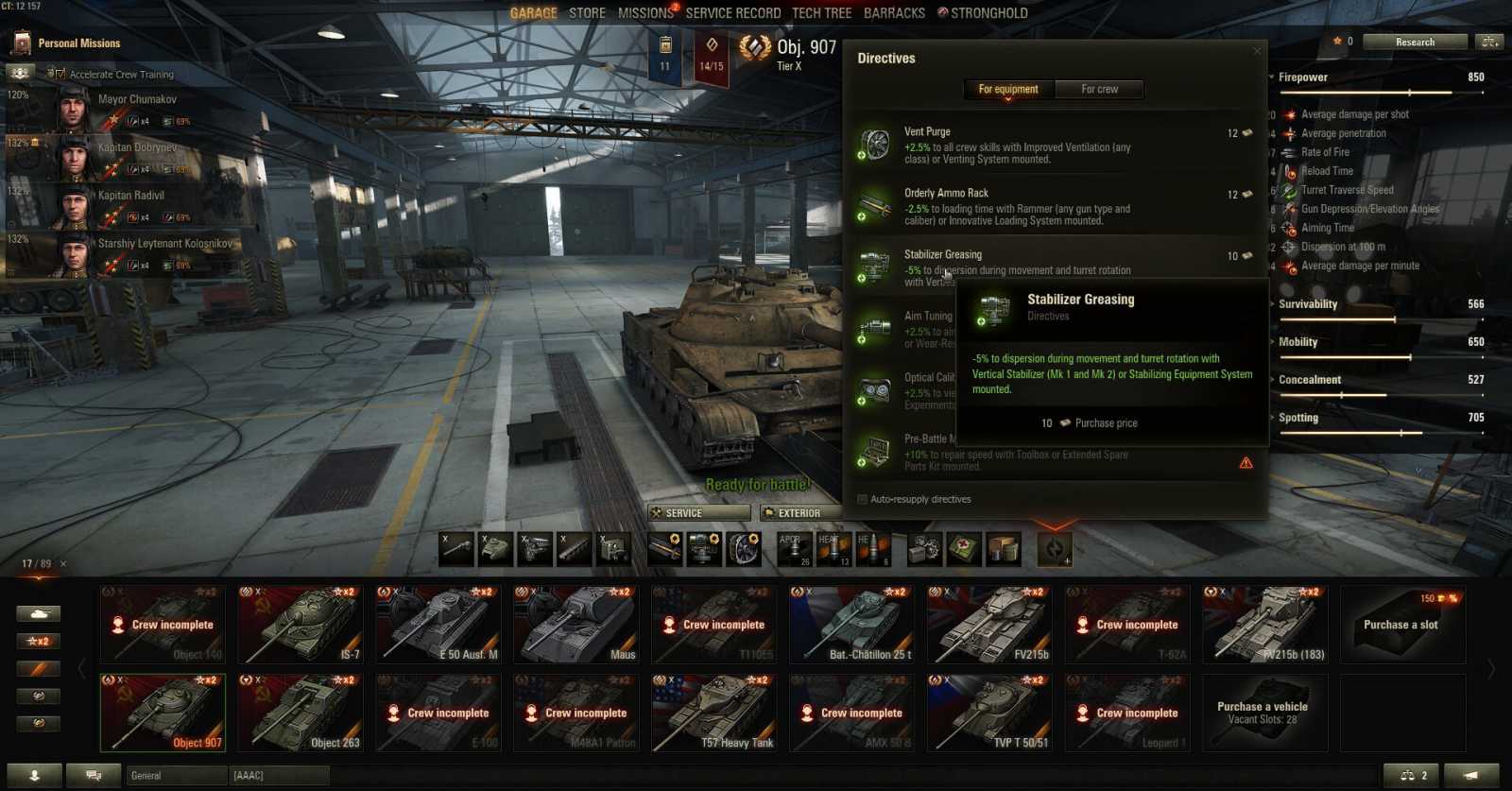1512x791 pixels.
Task: Close the Directives panel
Action: 1257,51
